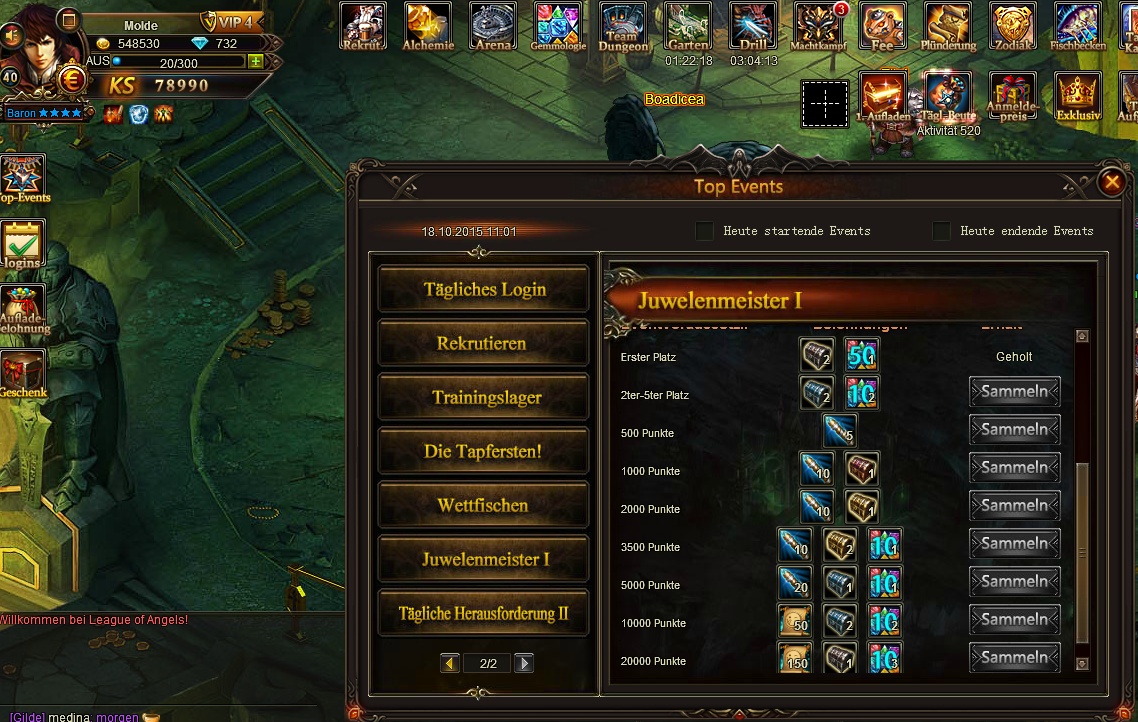Open the Team Dungeon icon
Screen dimensions: 1138x722
tap(622, 25)
